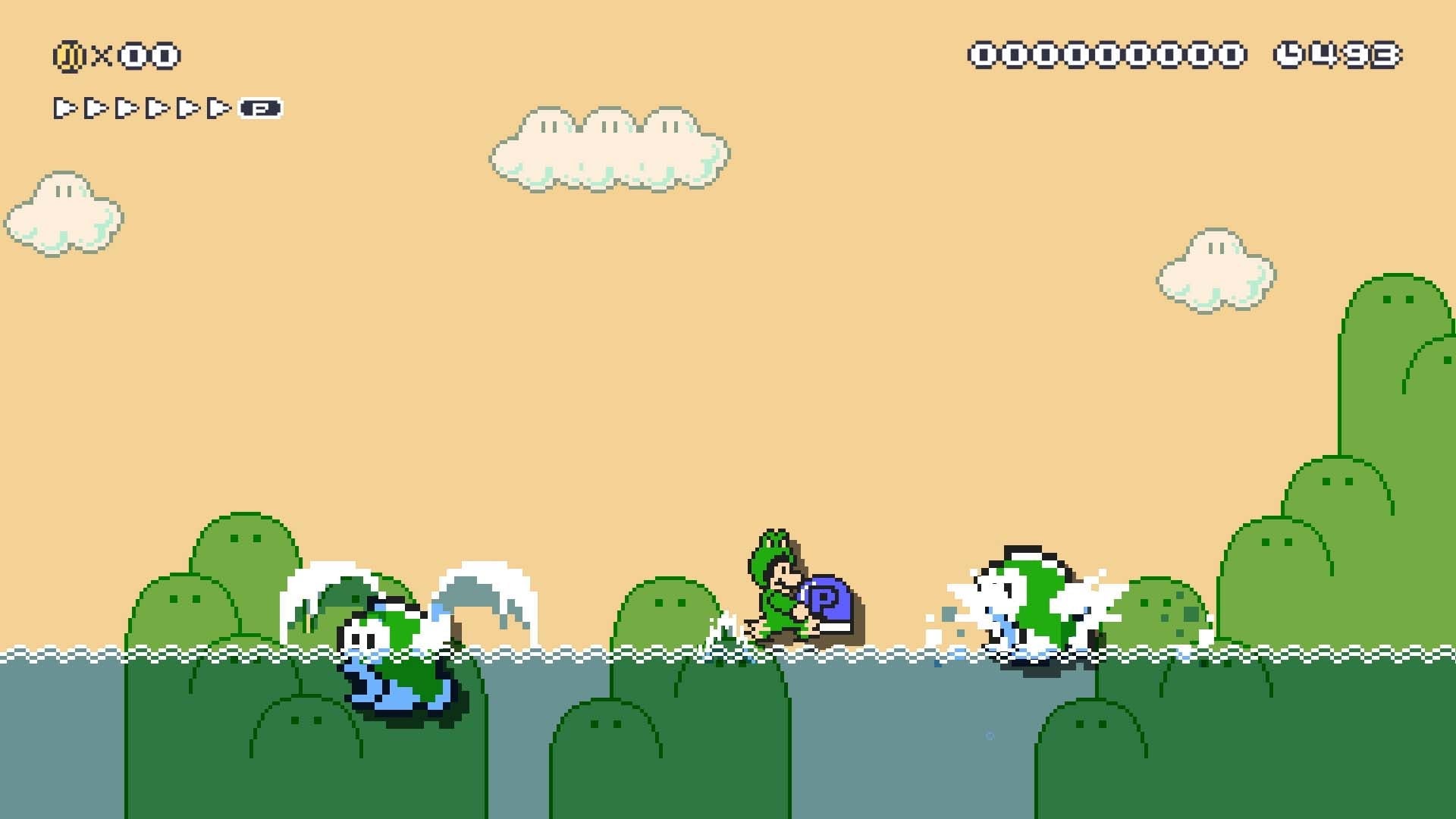Click the P badge at end of arrow row
This screenshot has height=819, width=1456.
point(259,108)
